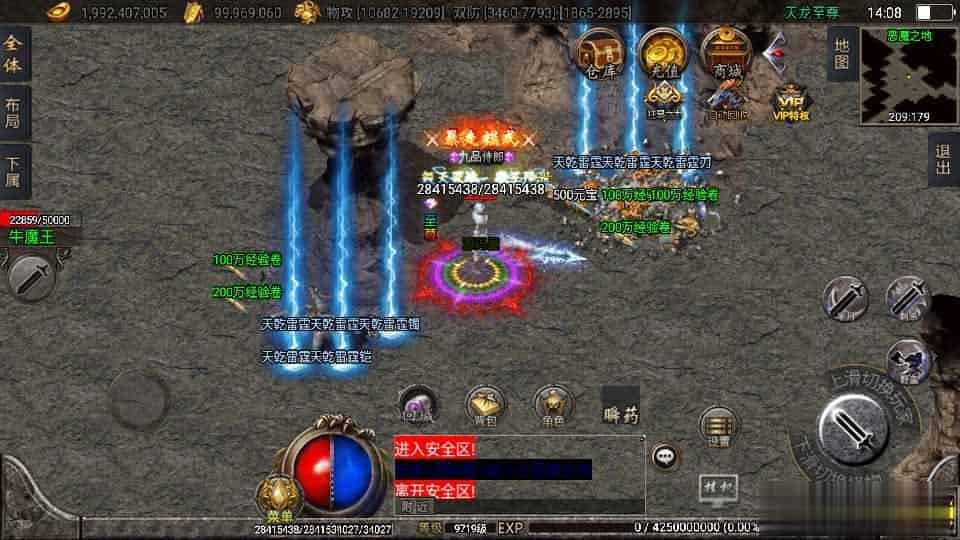Click the 瞬药 instant potion button

621,410
